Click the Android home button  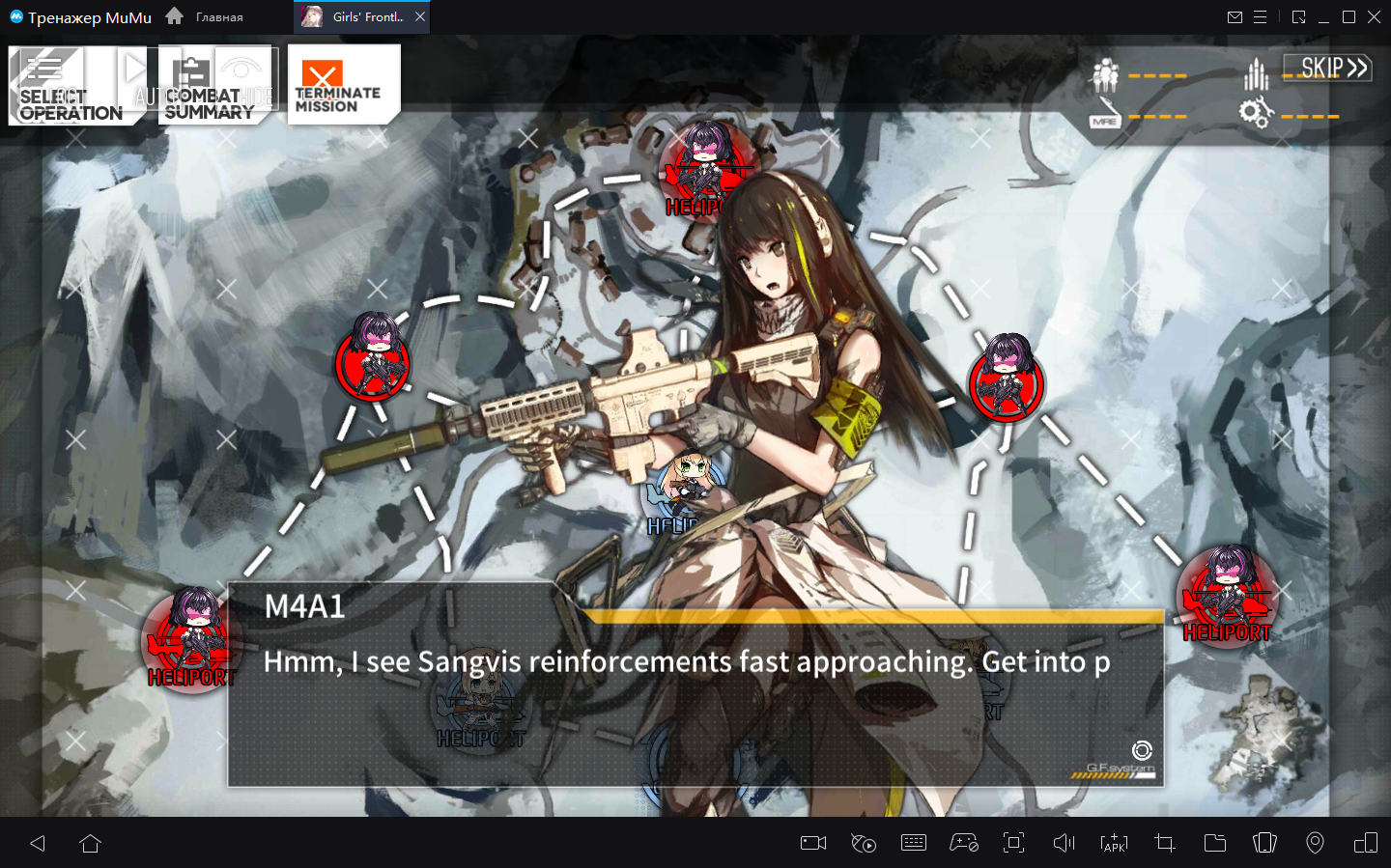tap(91, 843)
